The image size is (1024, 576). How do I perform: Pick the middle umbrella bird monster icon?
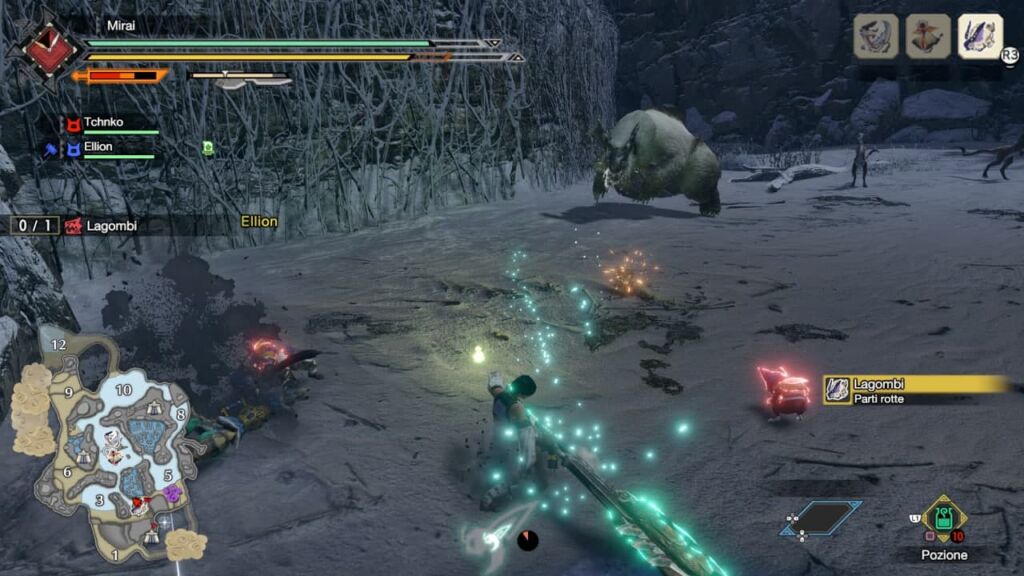(928, 37)
